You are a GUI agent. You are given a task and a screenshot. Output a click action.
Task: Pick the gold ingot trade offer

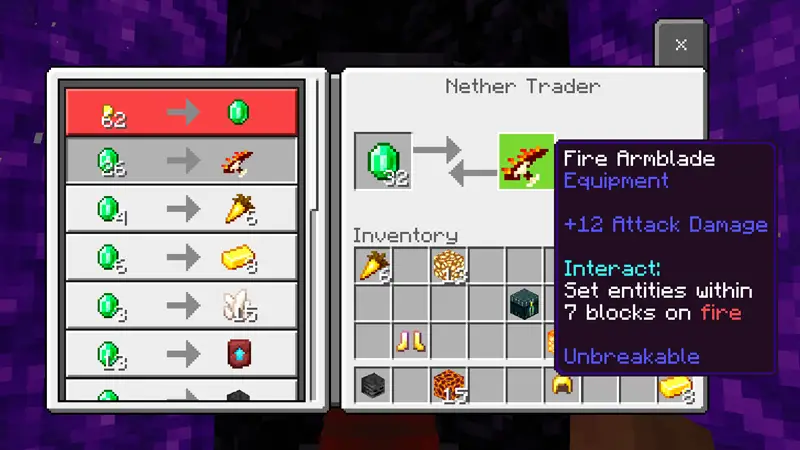point(181,258)
